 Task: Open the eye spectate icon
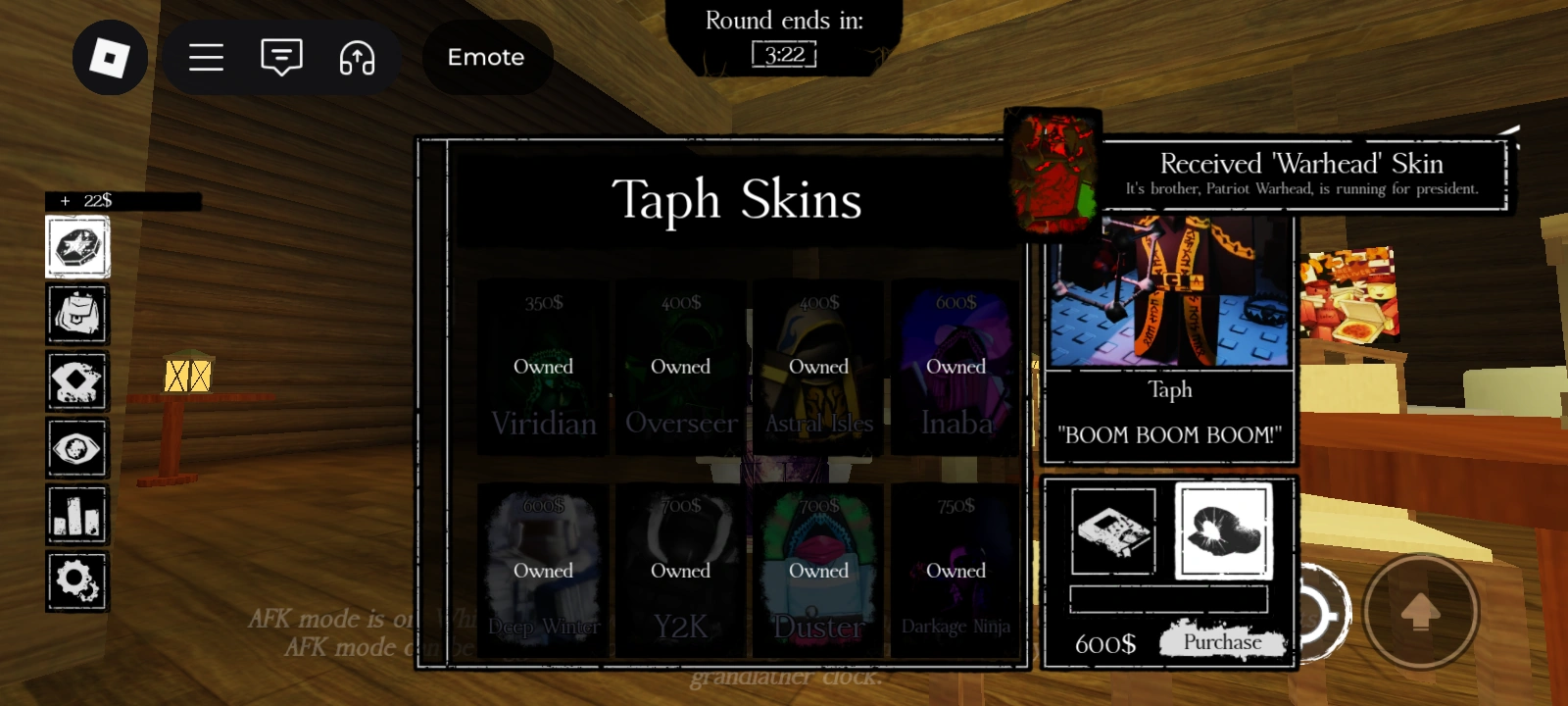(x=77, y=448)
